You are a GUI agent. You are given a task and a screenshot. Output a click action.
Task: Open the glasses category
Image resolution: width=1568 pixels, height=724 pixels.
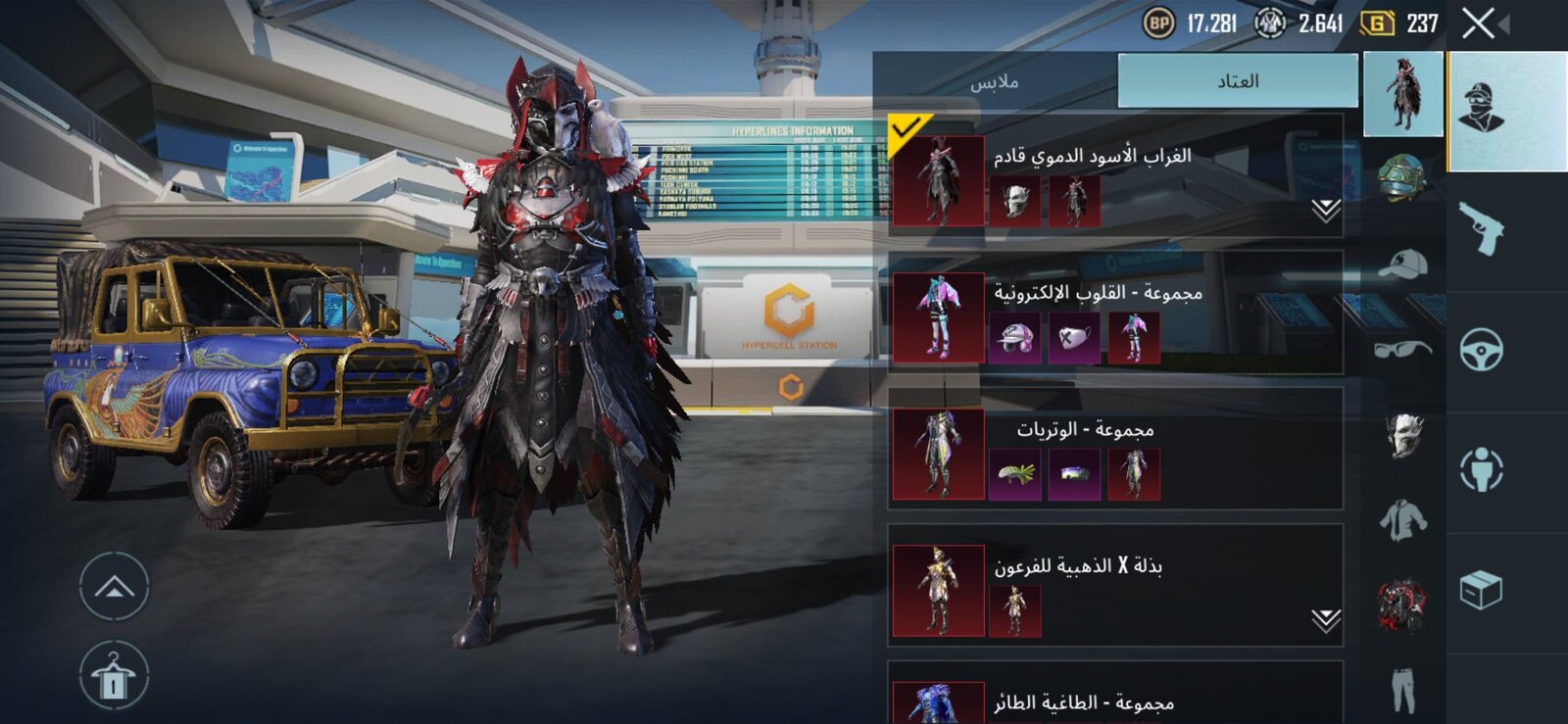[x=1402, y=349]
